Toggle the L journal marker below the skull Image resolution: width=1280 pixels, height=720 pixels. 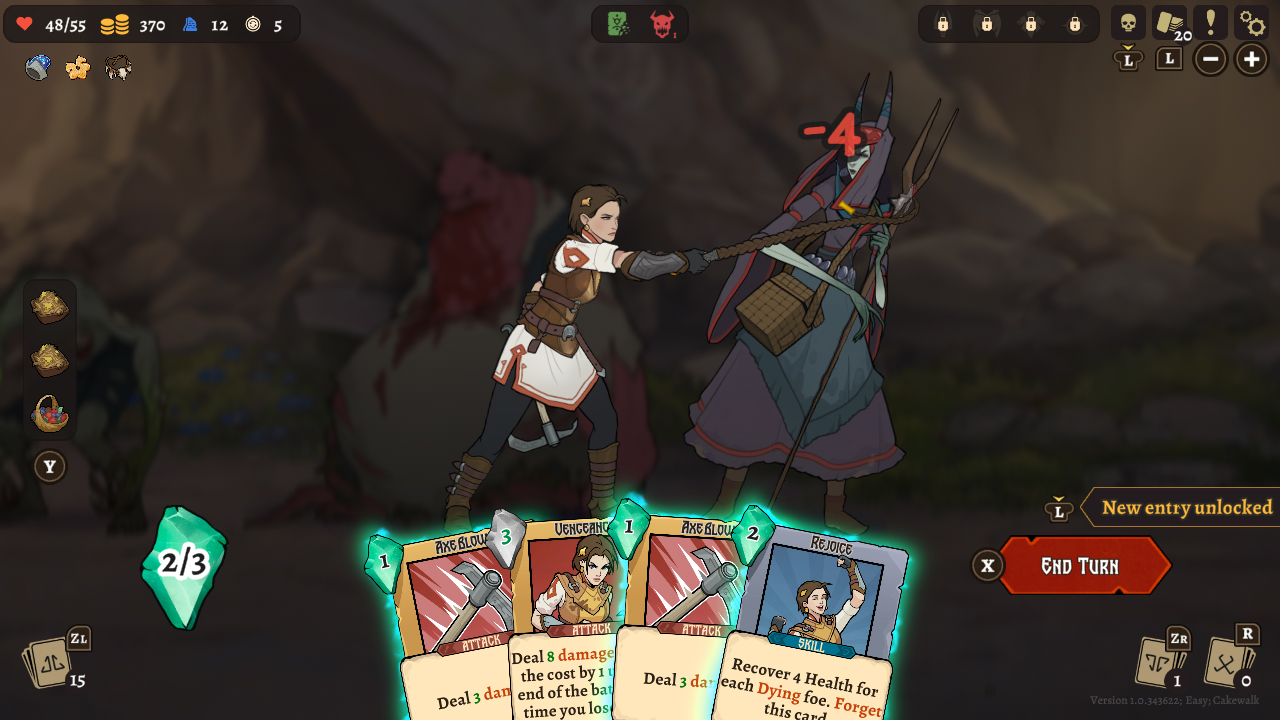(x=1128, y=59)
